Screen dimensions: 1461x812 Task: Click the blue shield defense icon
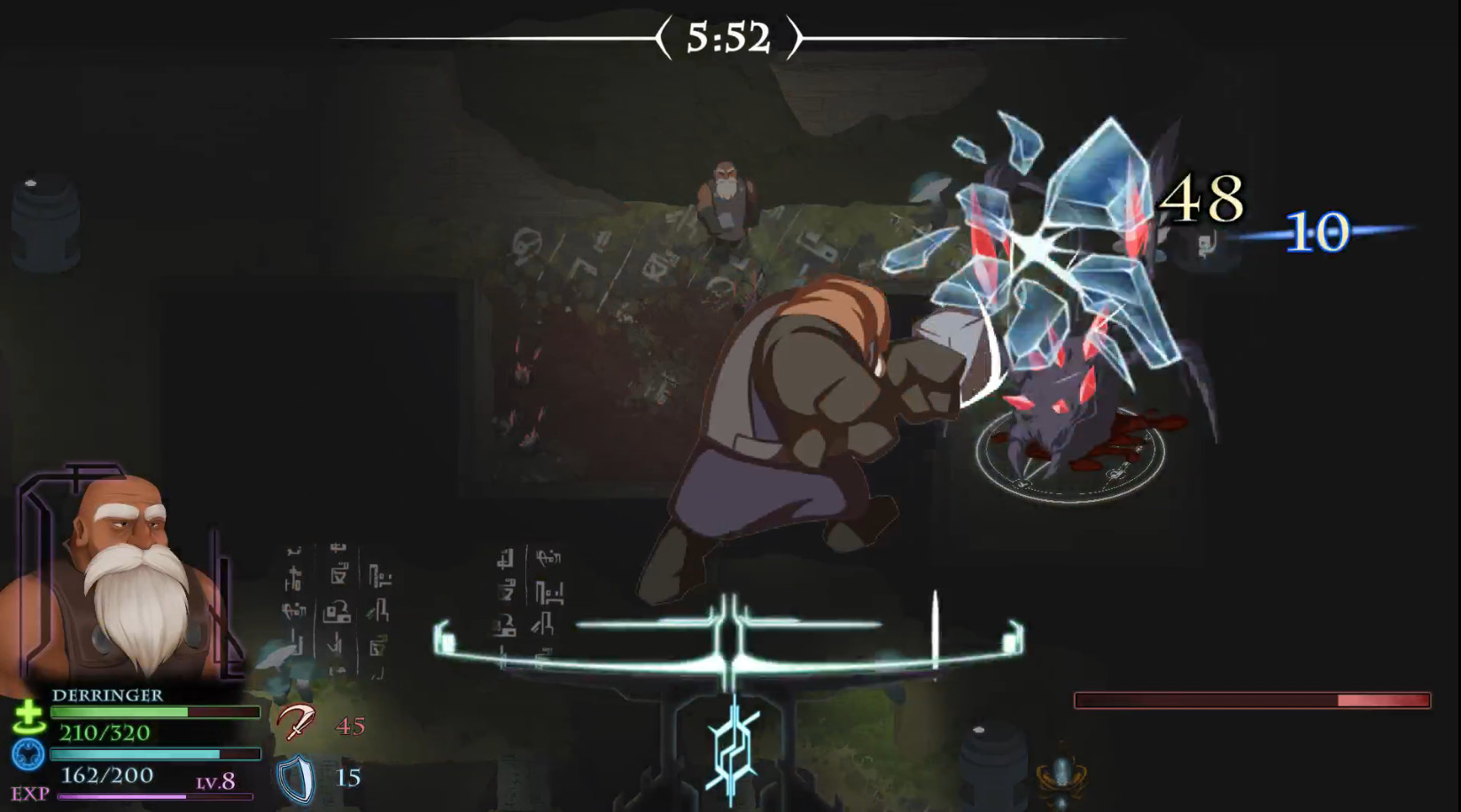pyautogui.click(x=296, y=779)
